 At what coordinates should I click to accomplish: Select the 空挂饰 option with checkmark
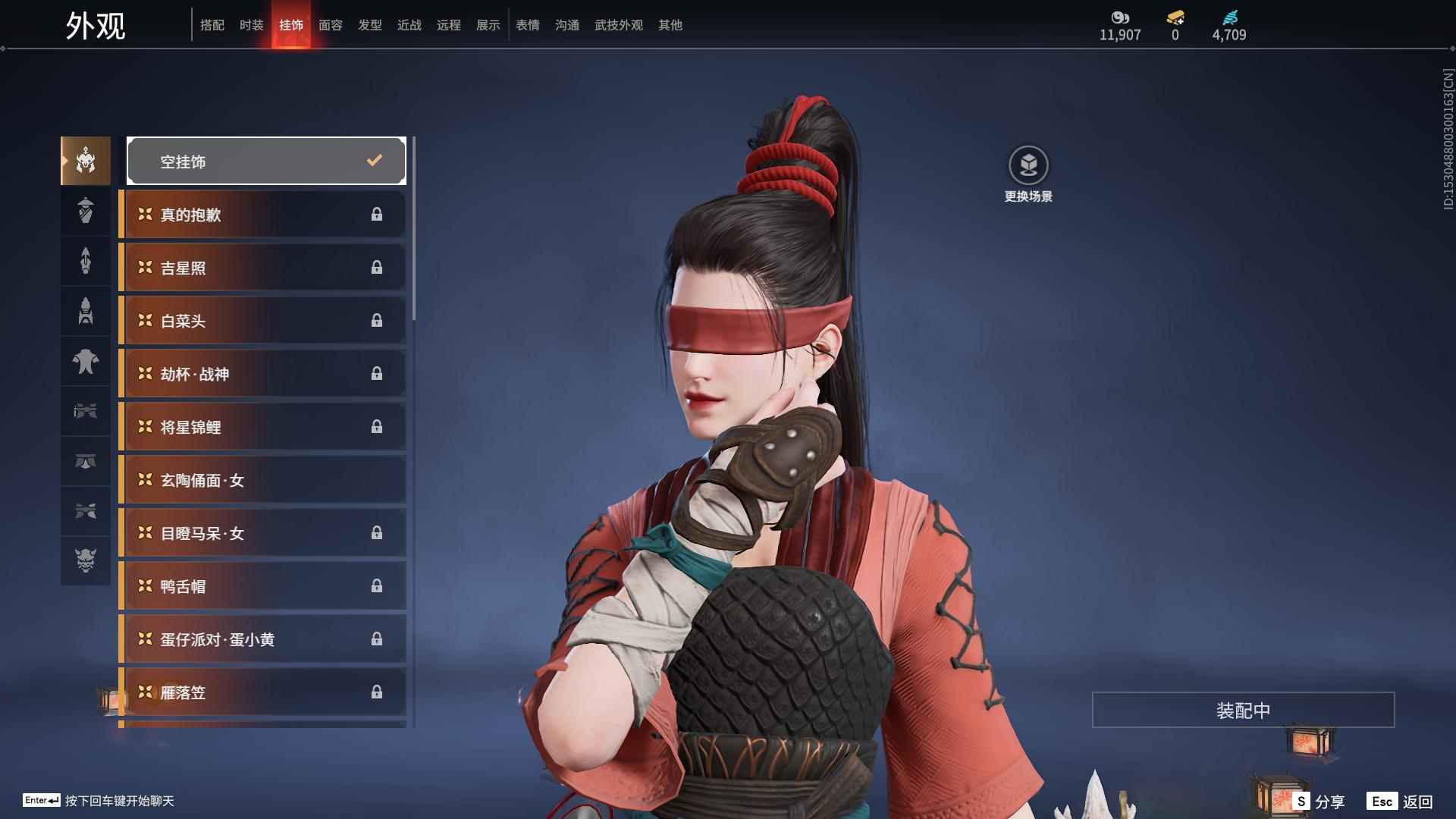coord(266,160)
